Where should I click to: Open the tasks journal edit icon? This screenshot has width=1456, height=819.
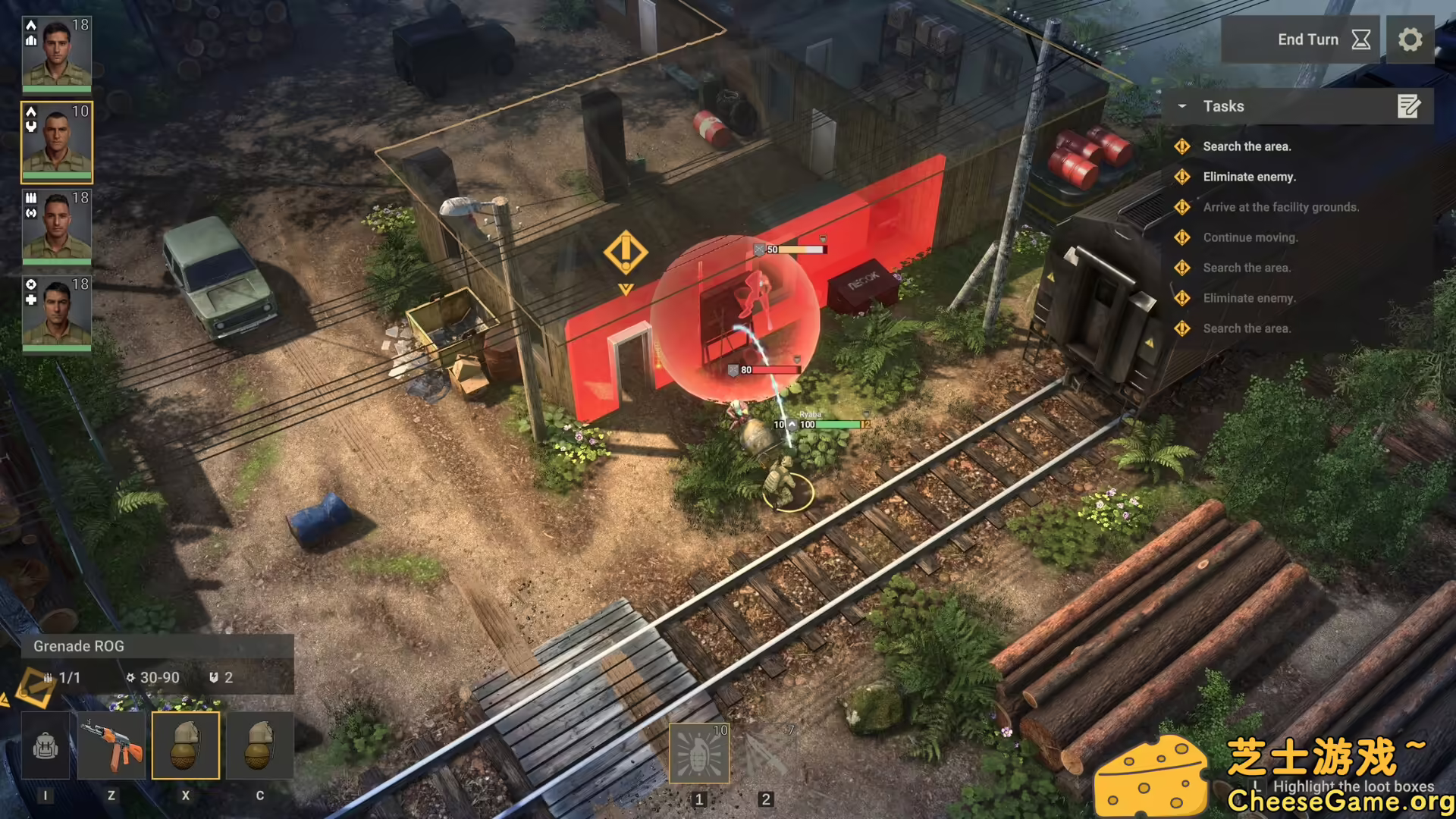(1409, 107)
